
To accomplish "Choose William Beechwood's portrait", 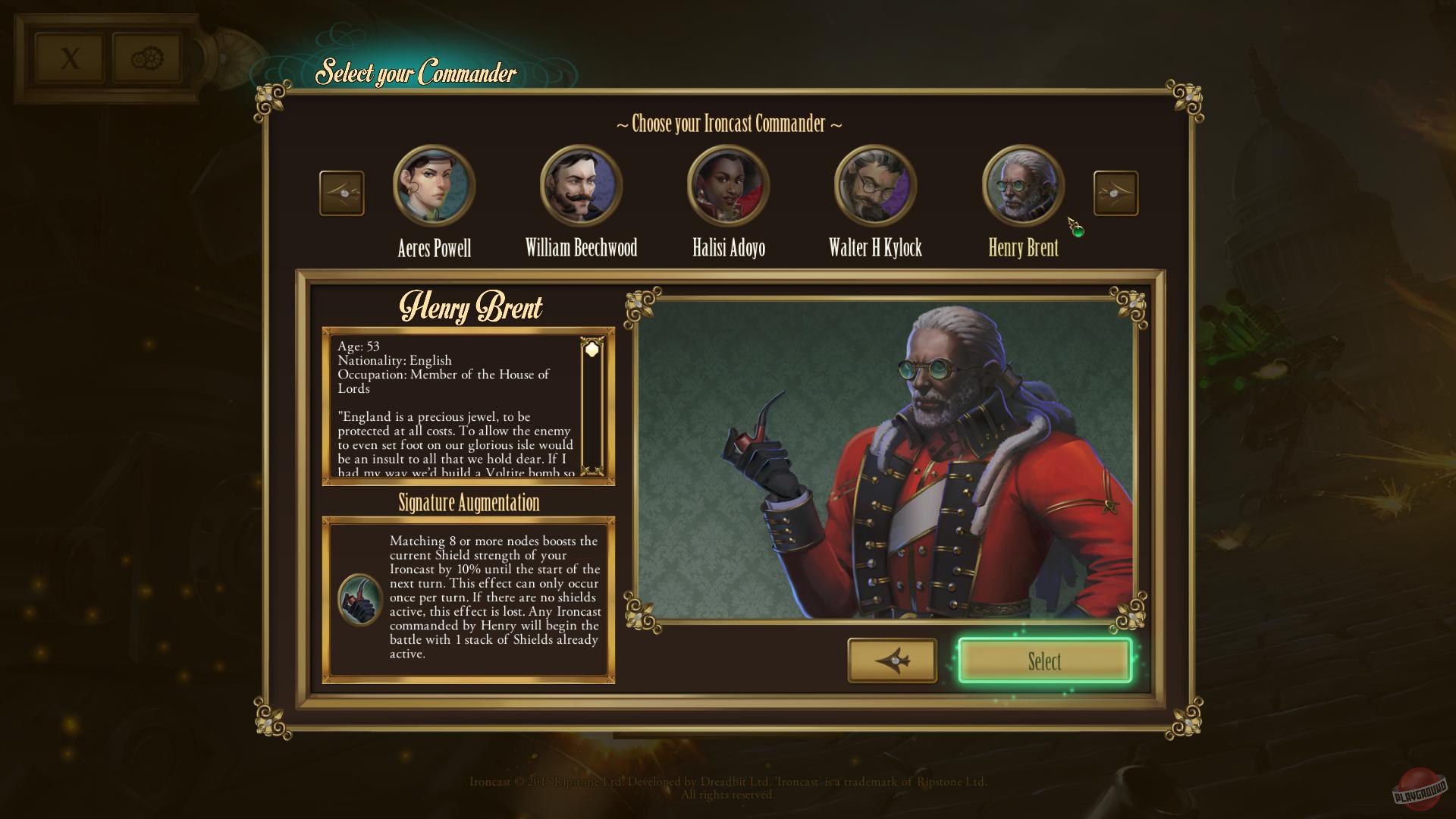I will pyautogui.click(x=580, y=184).
